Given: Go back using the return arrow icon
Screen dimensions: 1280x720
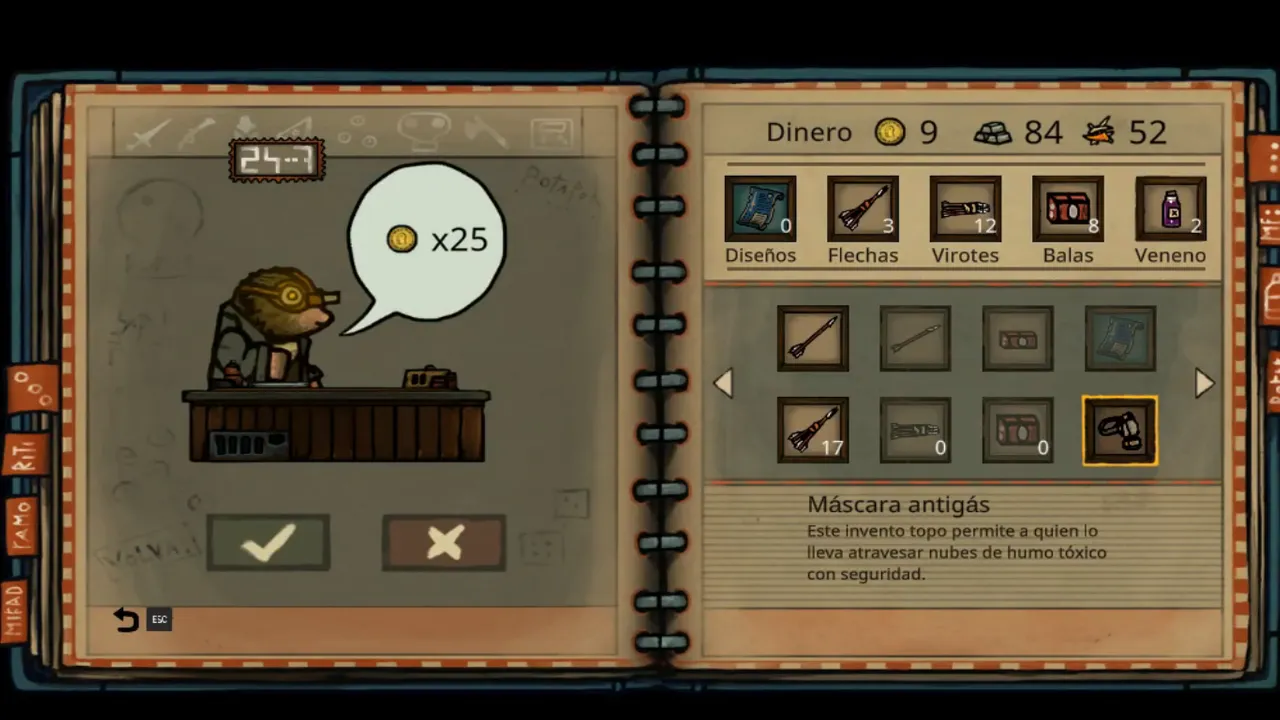Looking at the screenshot, I should pyautogui.click(x=126, y=620).
